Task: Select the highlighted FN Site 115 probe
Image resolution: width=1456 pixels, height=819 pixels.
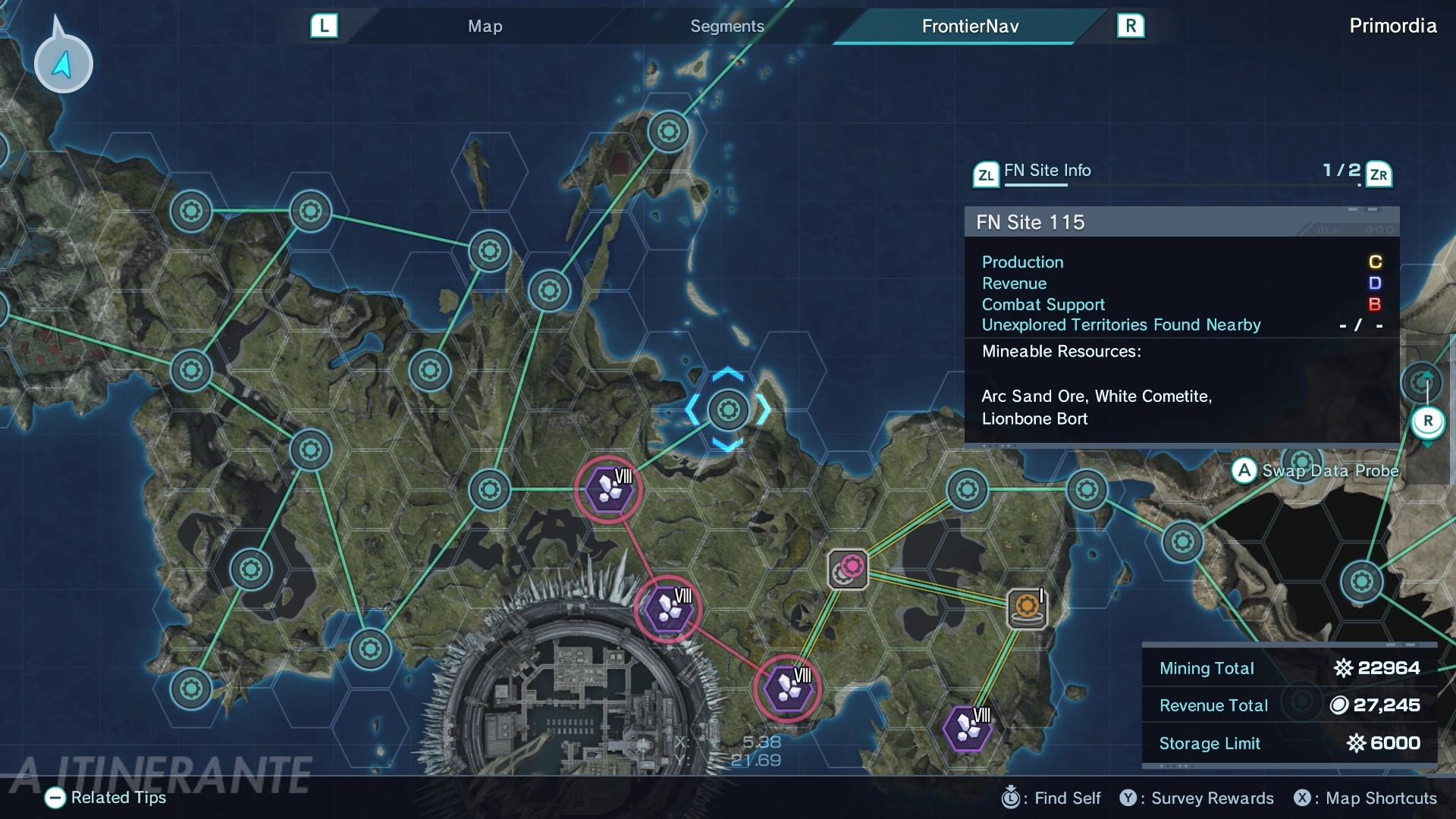Action: [x=728, y=409]
